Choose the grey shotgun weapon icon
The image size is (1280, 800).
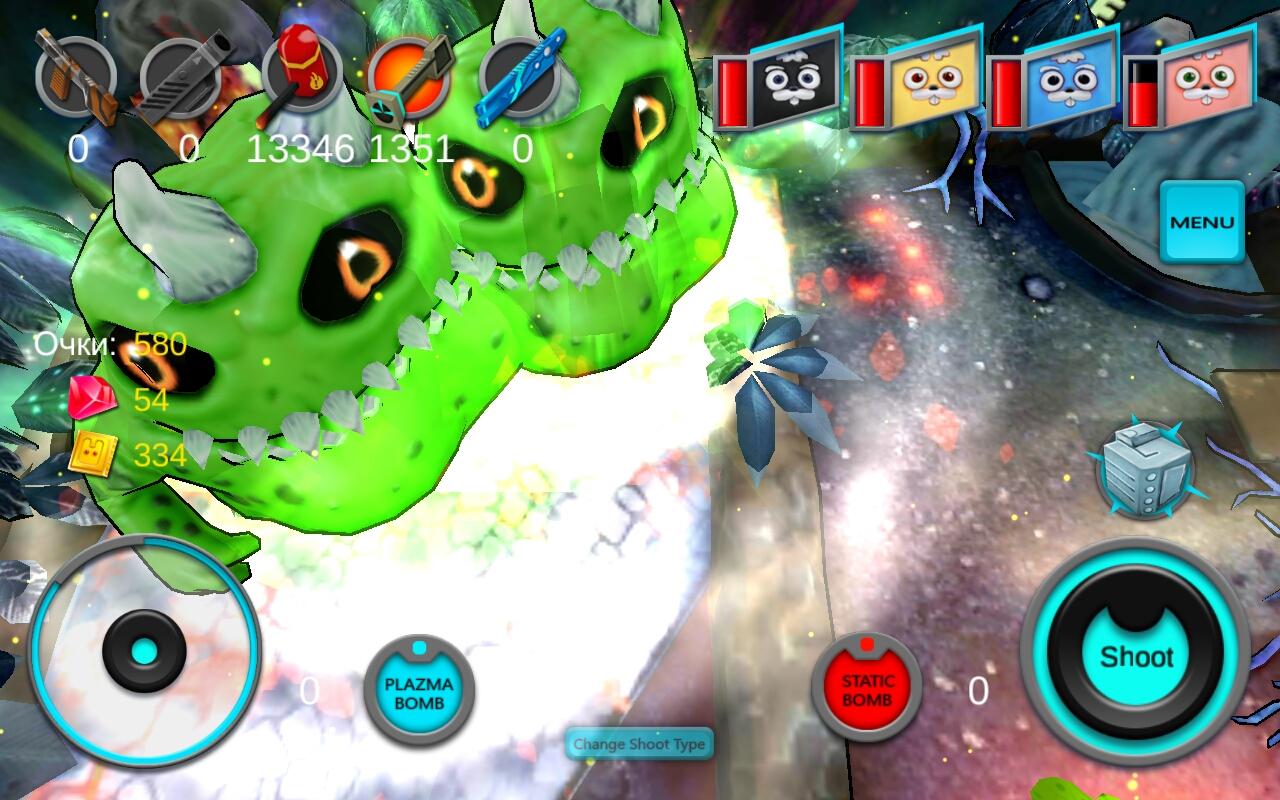(x=181, y=77)
